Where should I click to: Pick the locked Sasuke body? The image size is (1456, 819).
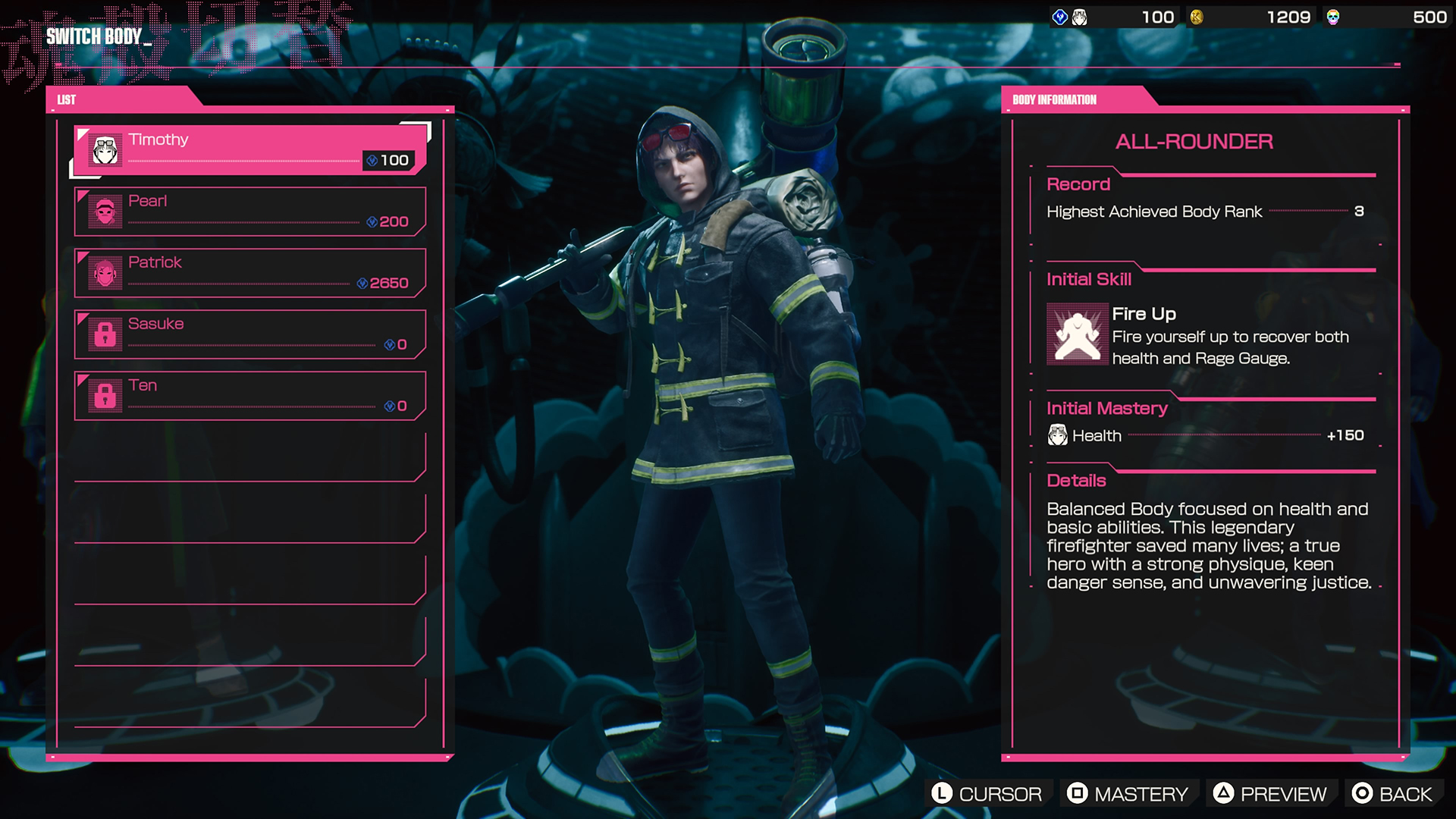pos(250,334)
